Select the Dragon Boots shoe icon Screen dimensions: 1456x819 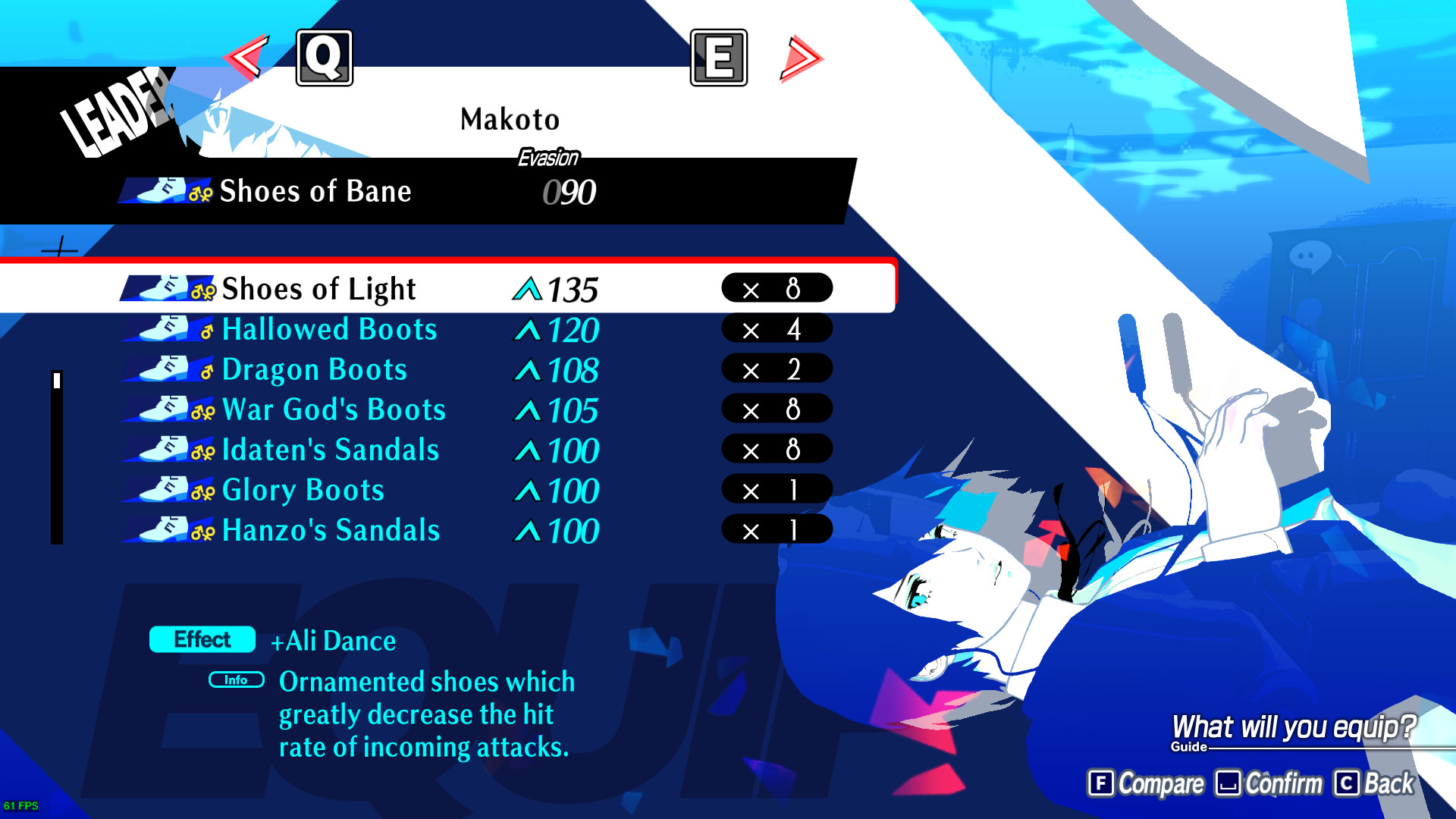click(163, 369)
